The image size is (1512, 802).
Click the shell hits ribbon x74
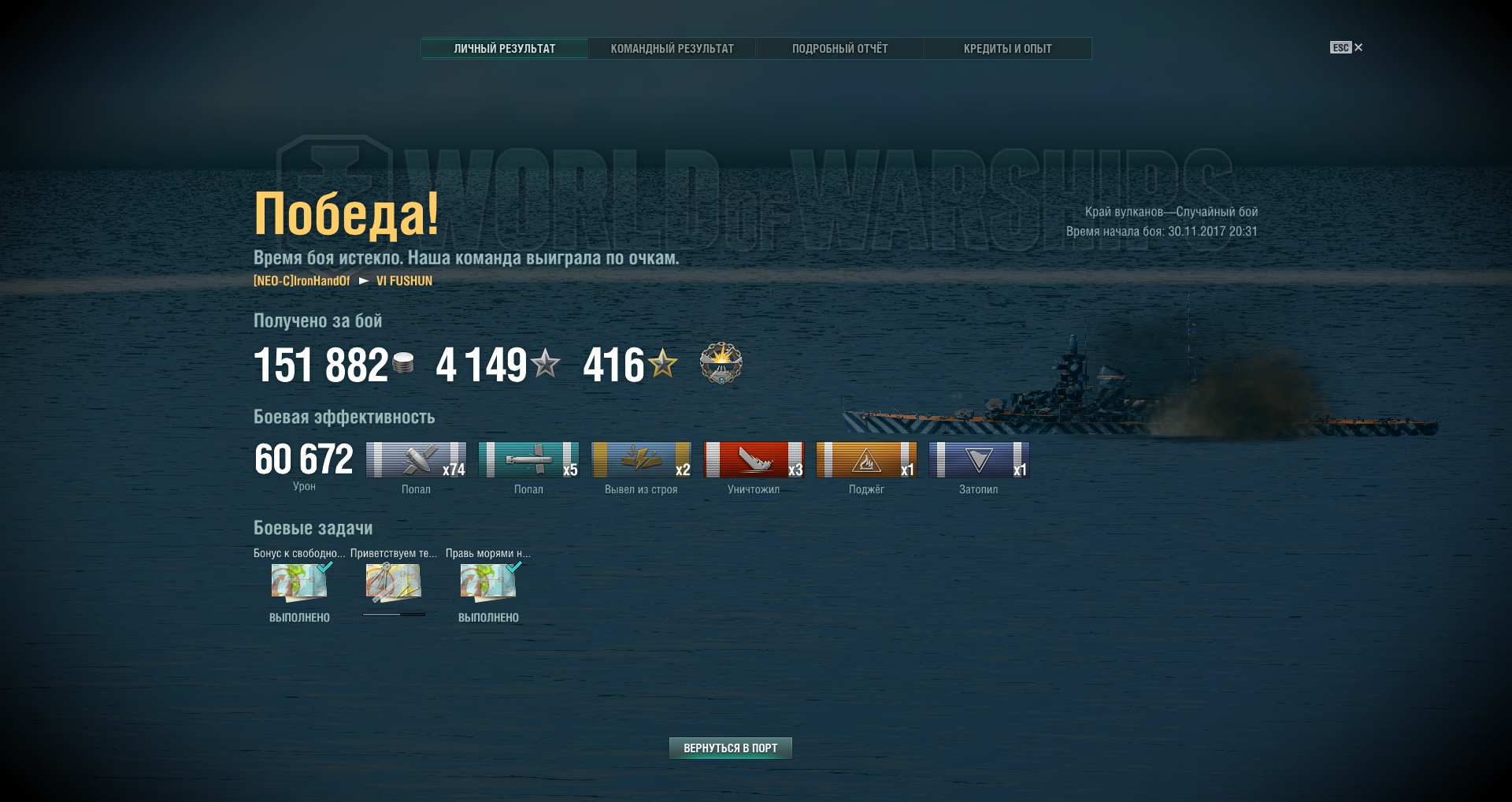(x=416, y=460)
